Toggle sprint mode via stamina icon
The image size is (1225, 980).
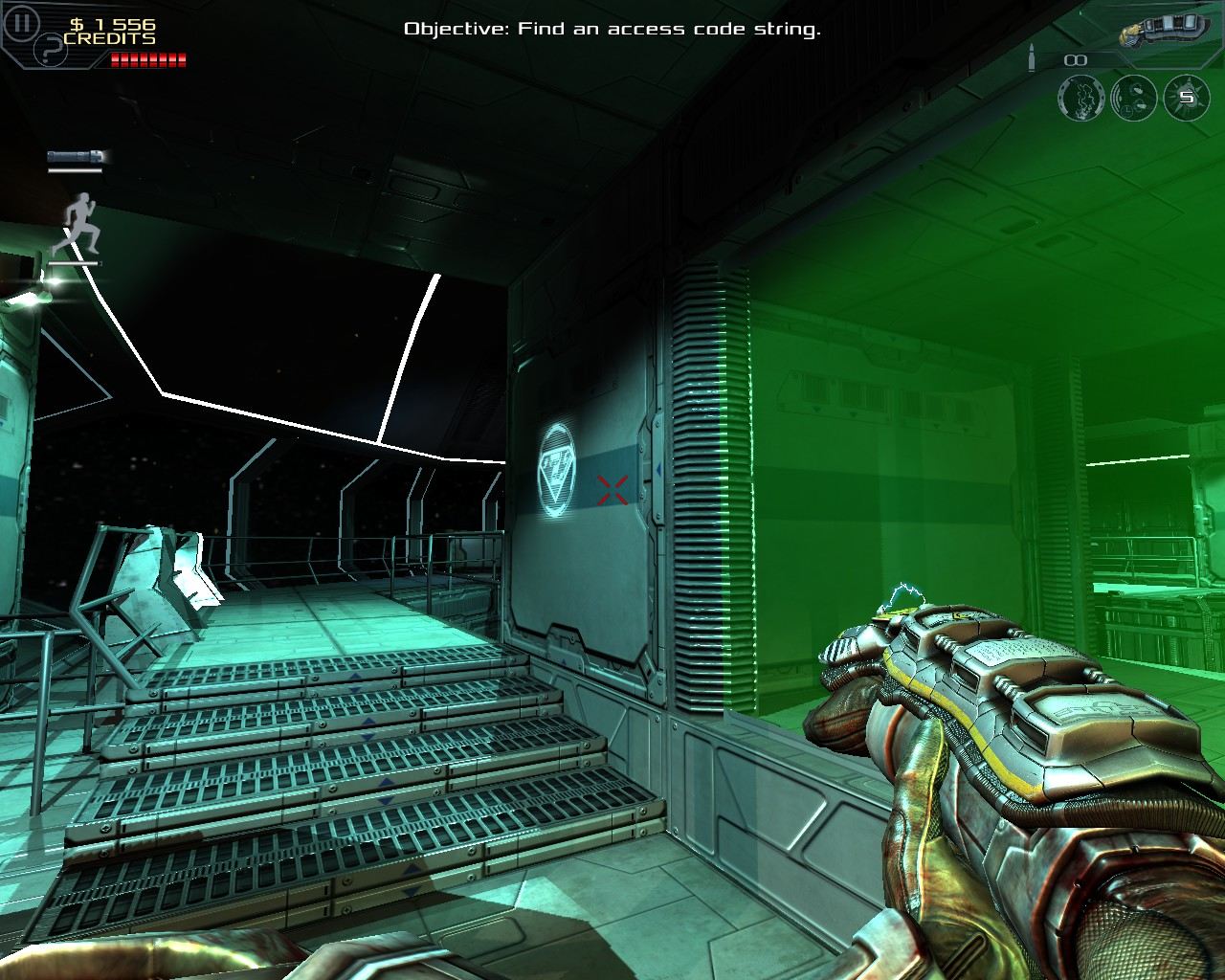click(81, 220)
